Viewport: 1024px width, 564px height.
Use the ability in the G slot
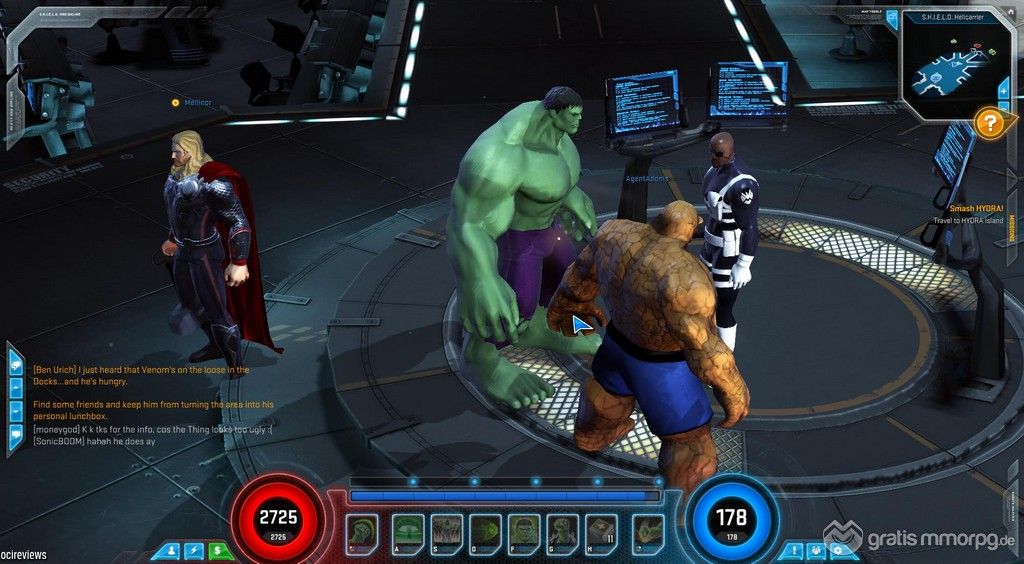[x=562, y=531]
